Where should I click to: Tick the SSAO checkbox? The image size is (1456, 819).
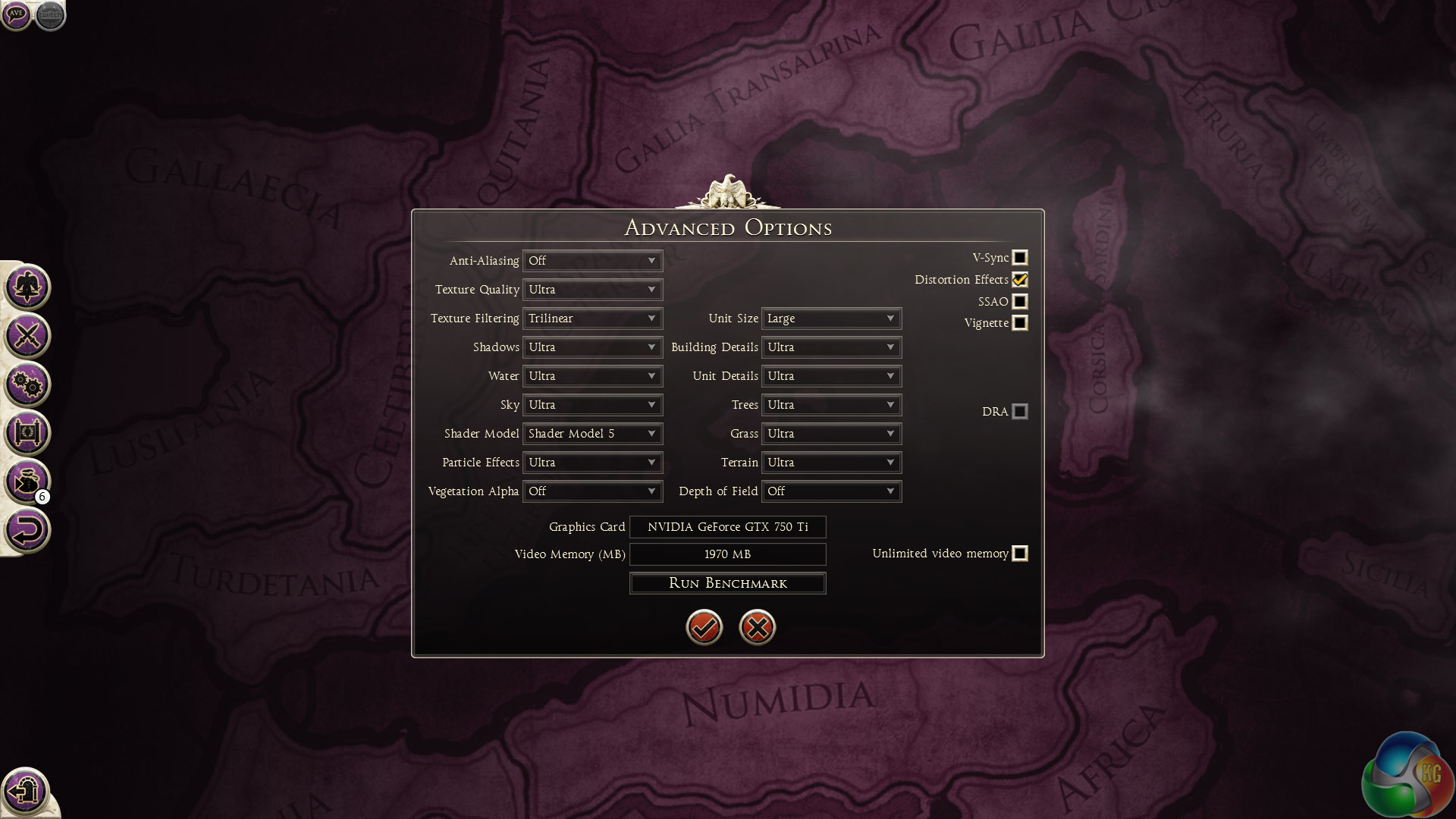1020,302
